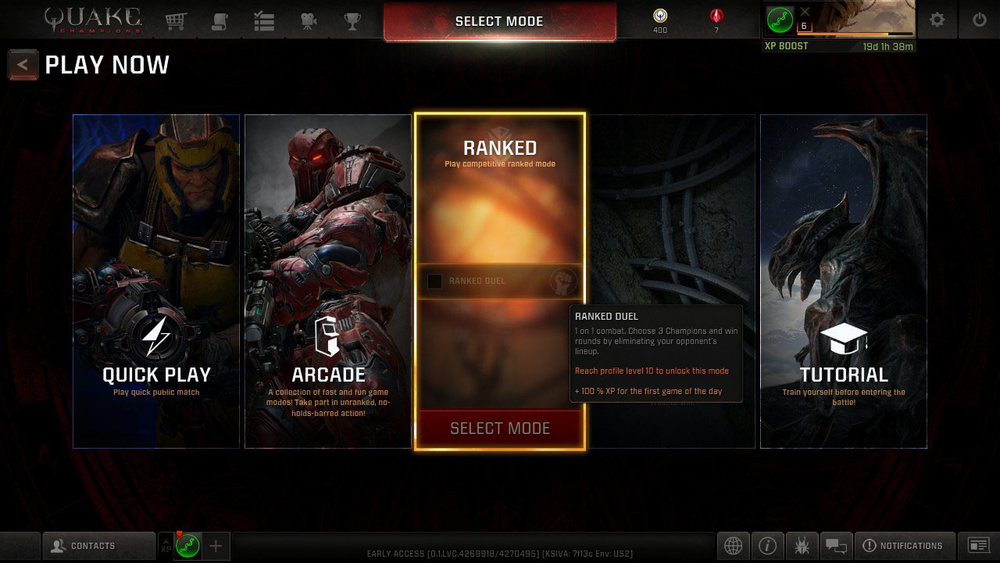The width and height of the screenshot is (1000, 563).
Task: Tick the Ranked Duel checkbox
Action: click(434, 281)
